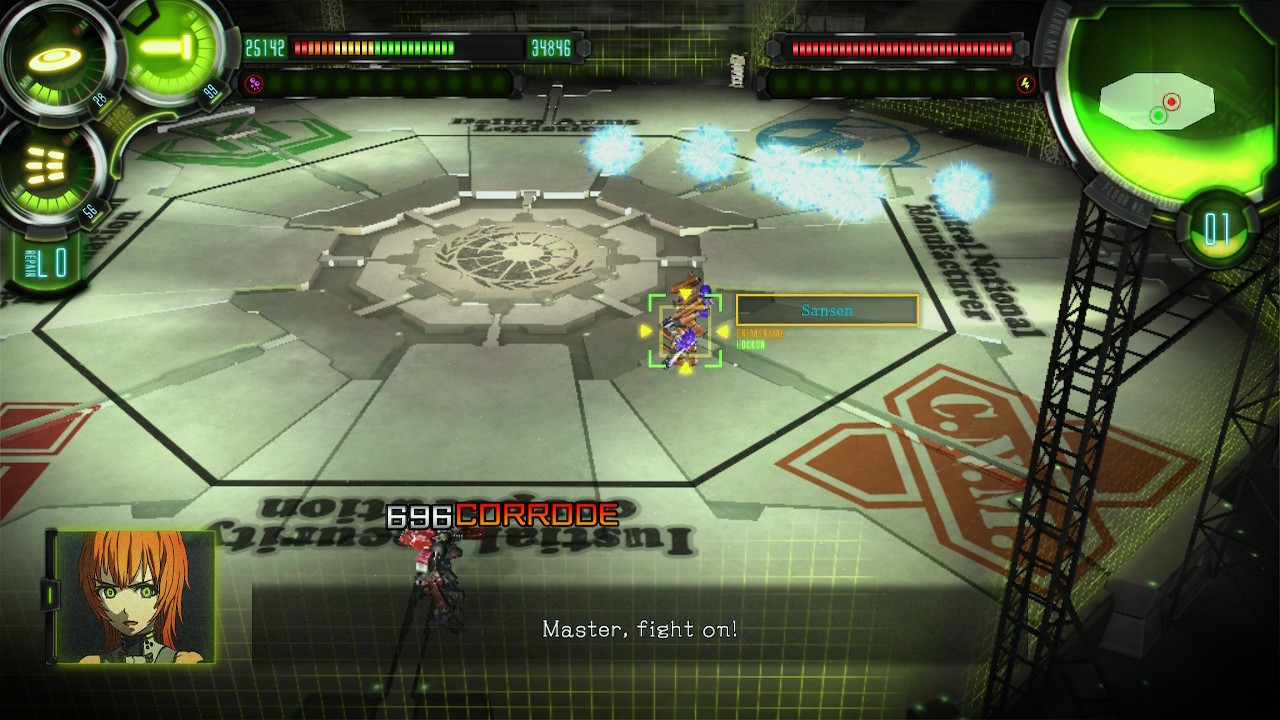Click the orange-haired navigator portrait
The image size is (1280, 720).
tap(135, 597)
